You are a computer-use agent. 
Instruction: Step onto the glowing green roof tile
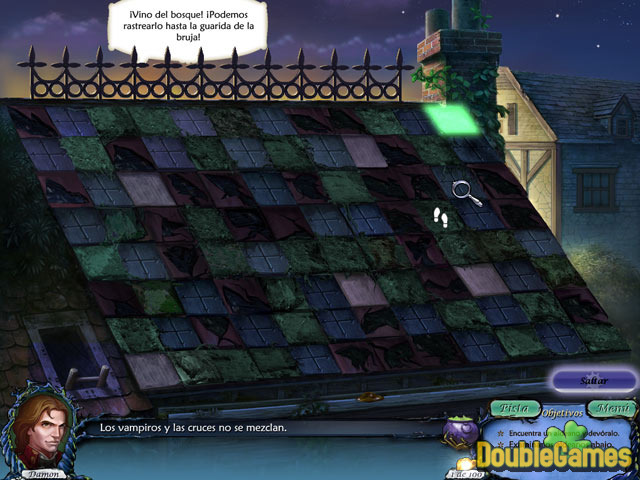click(449, 119)
